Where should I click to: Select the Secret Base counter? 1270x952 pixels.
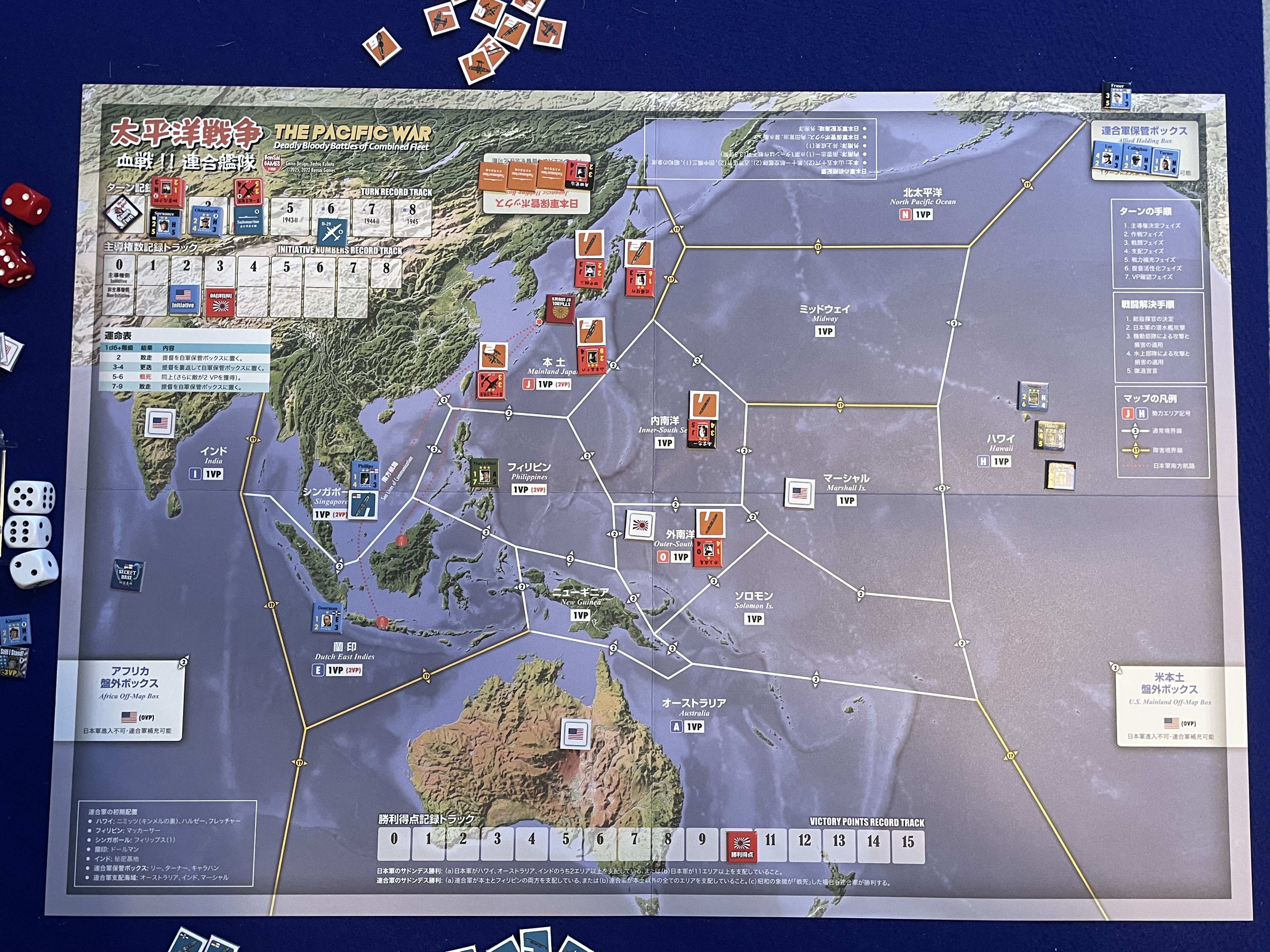click(x=128, y=574)
